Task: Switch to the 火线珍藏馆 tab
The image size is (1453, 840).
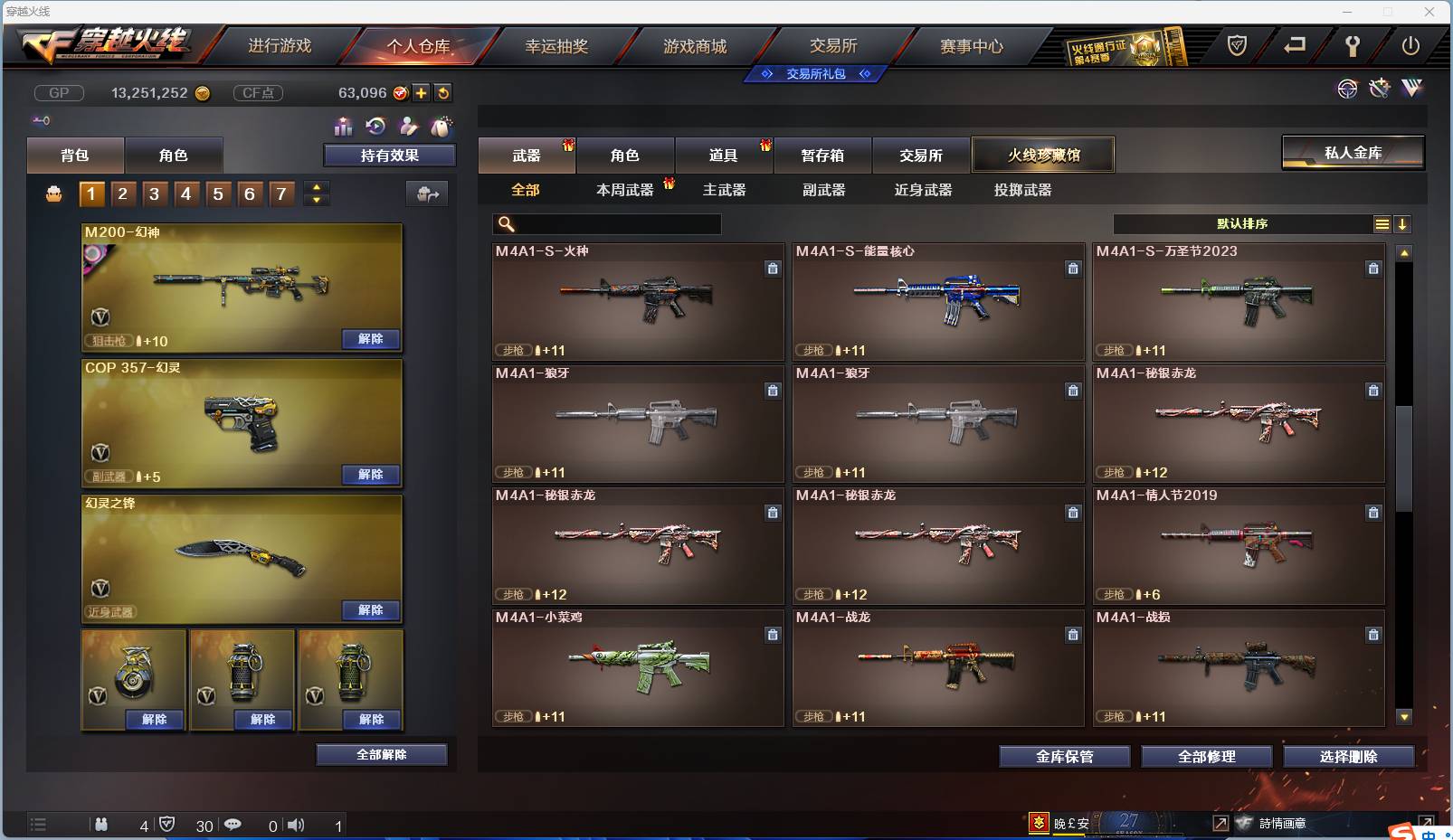Action: 1044,154
